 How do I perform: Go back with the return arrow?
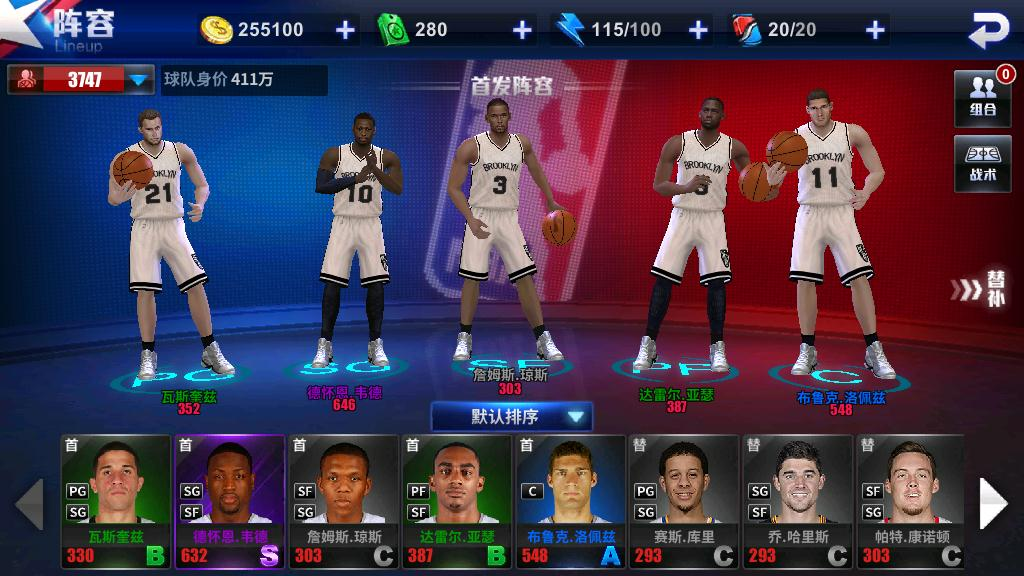[x=989, y=31]
